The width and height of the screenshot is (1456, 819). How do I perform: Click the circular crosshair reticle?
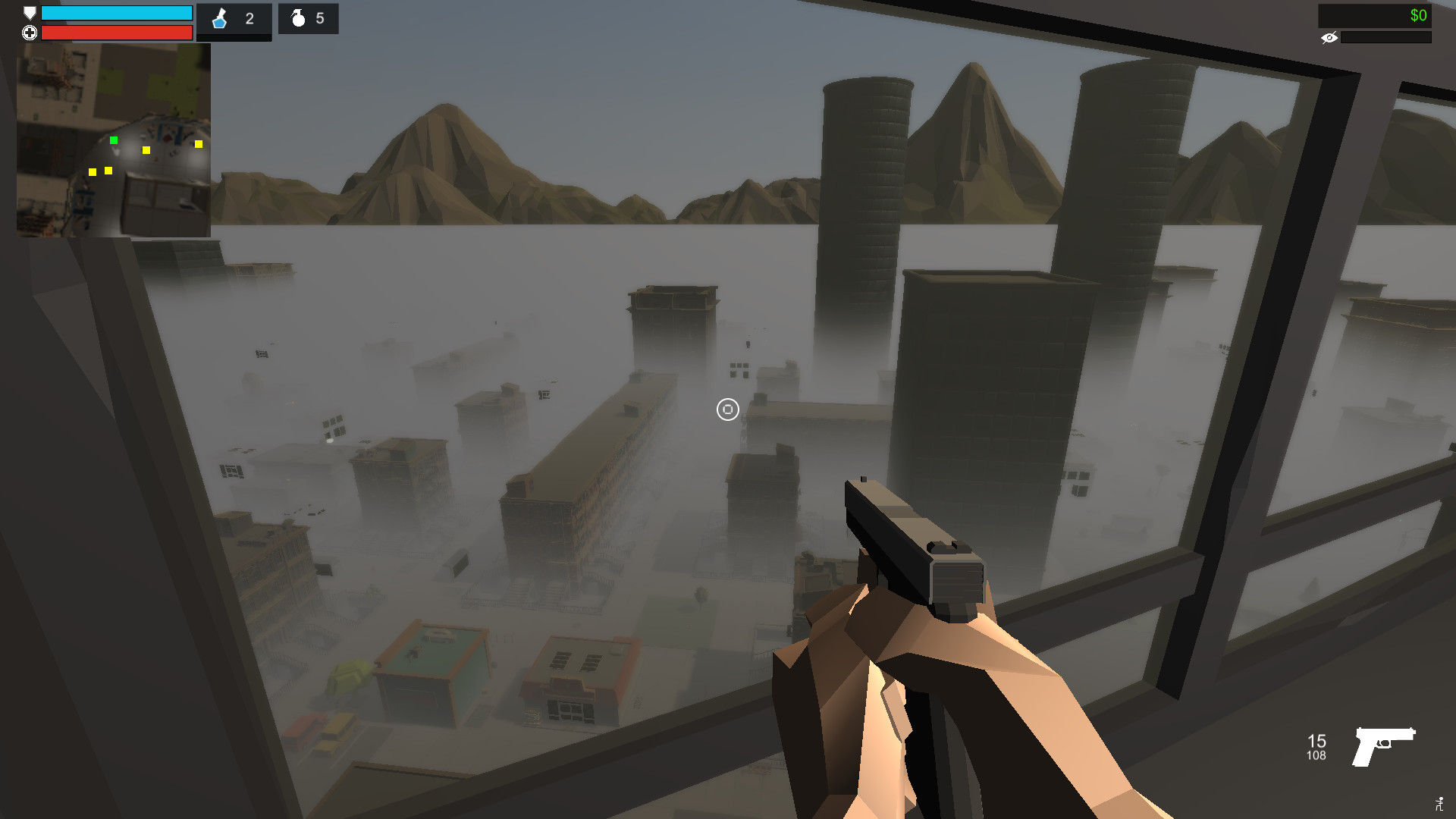[727, 409]
